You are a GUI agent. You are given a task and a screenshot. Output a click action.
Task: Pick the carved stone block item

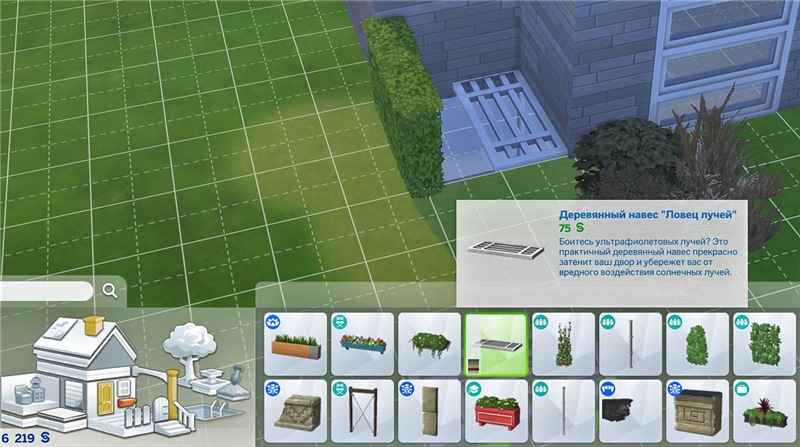coord(697,411)
